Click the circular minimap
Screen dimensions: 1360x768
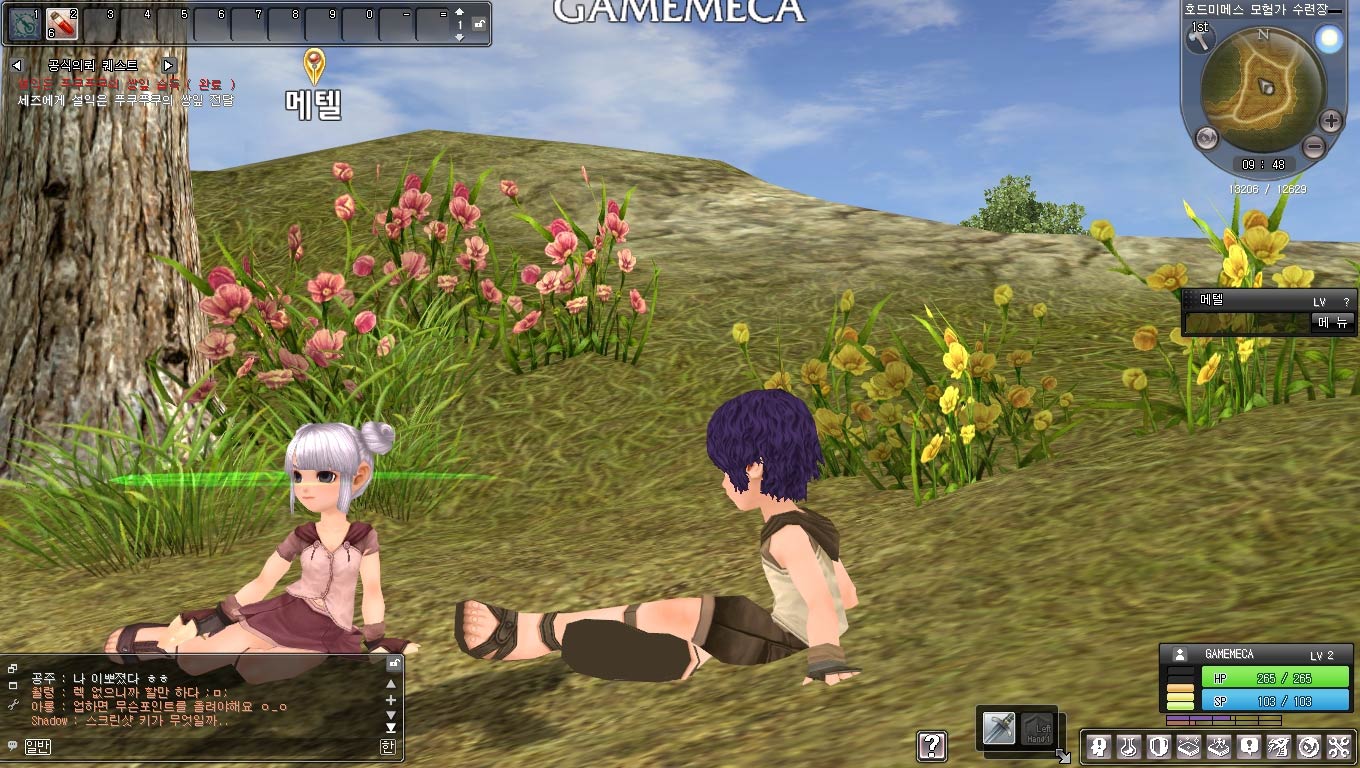click(1263, 87)
